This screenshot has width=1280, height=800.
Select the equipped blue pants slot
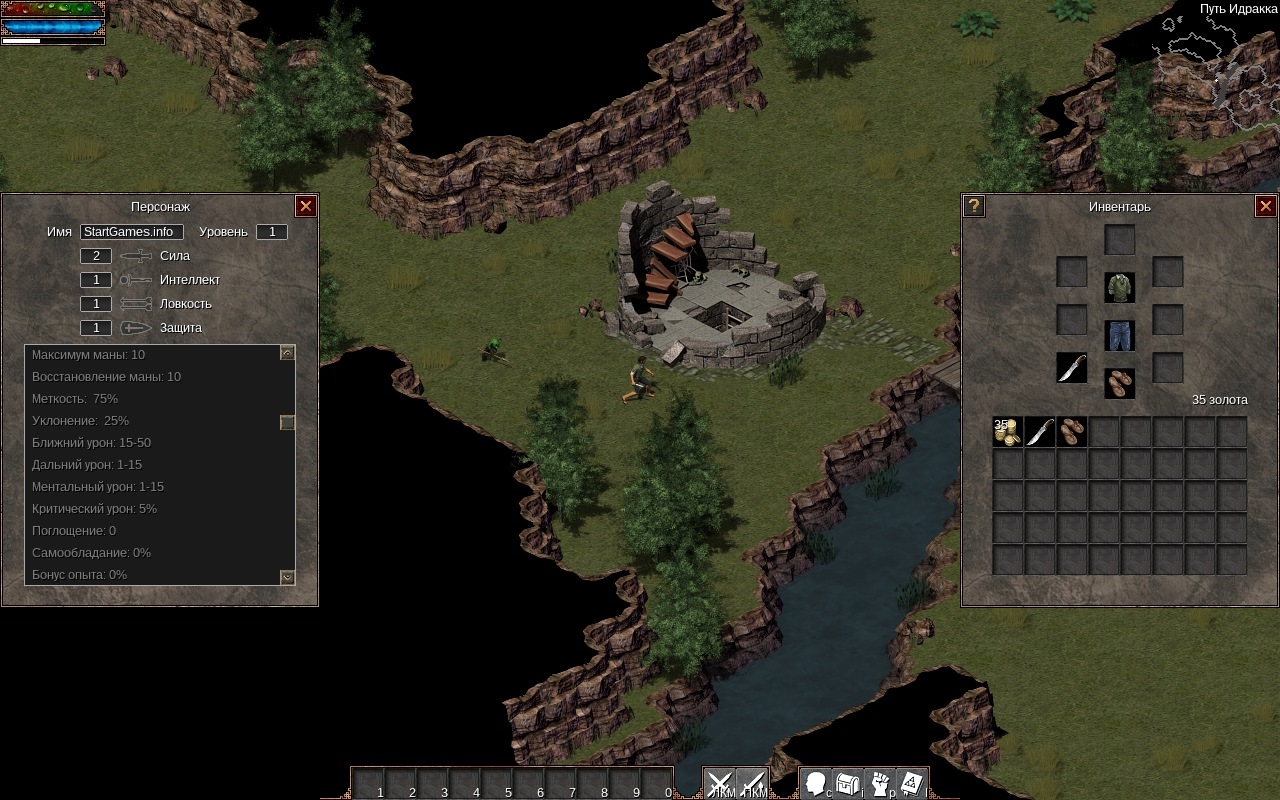[1120, 335]
